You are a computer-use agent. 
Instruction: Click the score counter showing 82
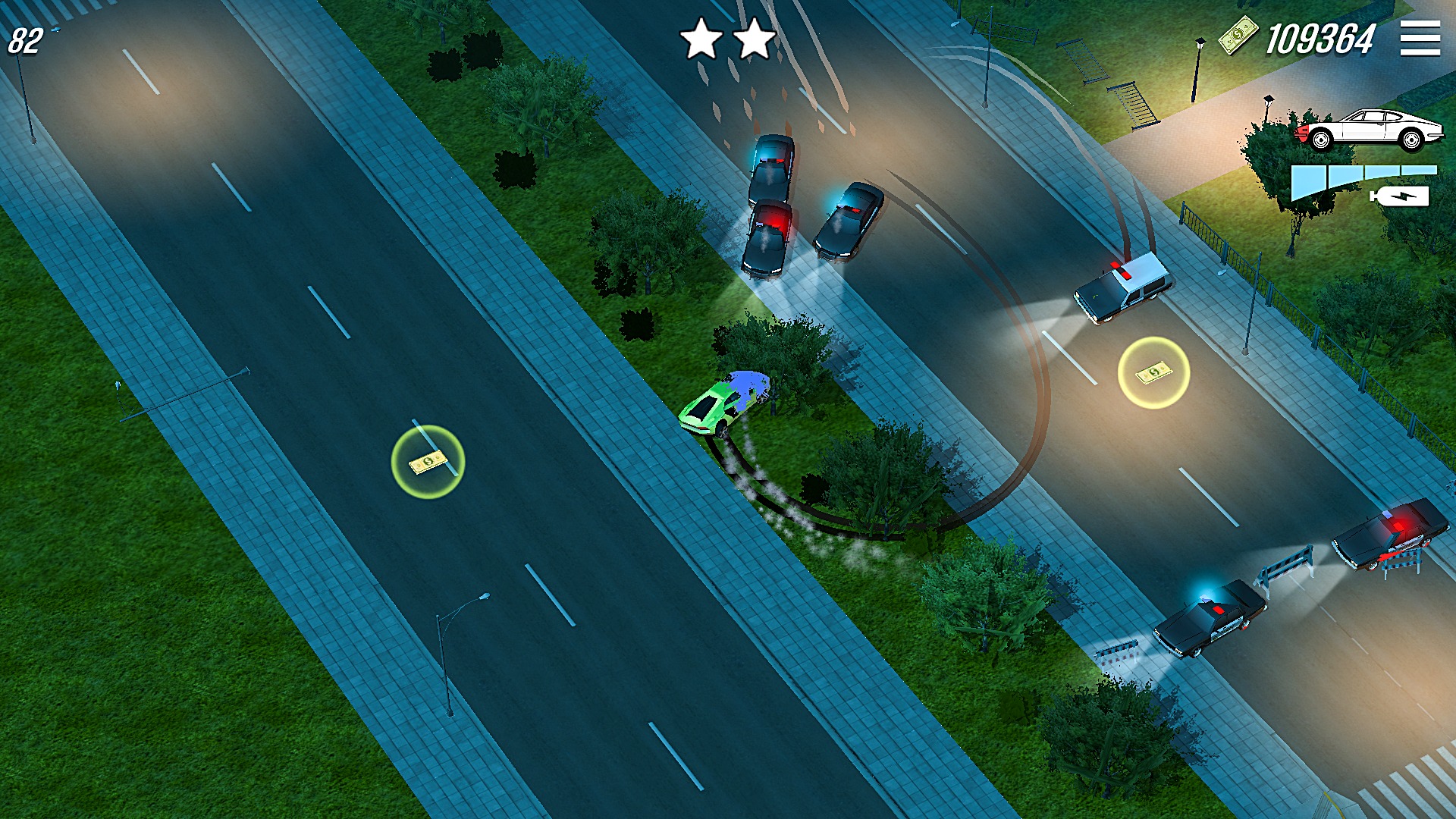(25, 38)
